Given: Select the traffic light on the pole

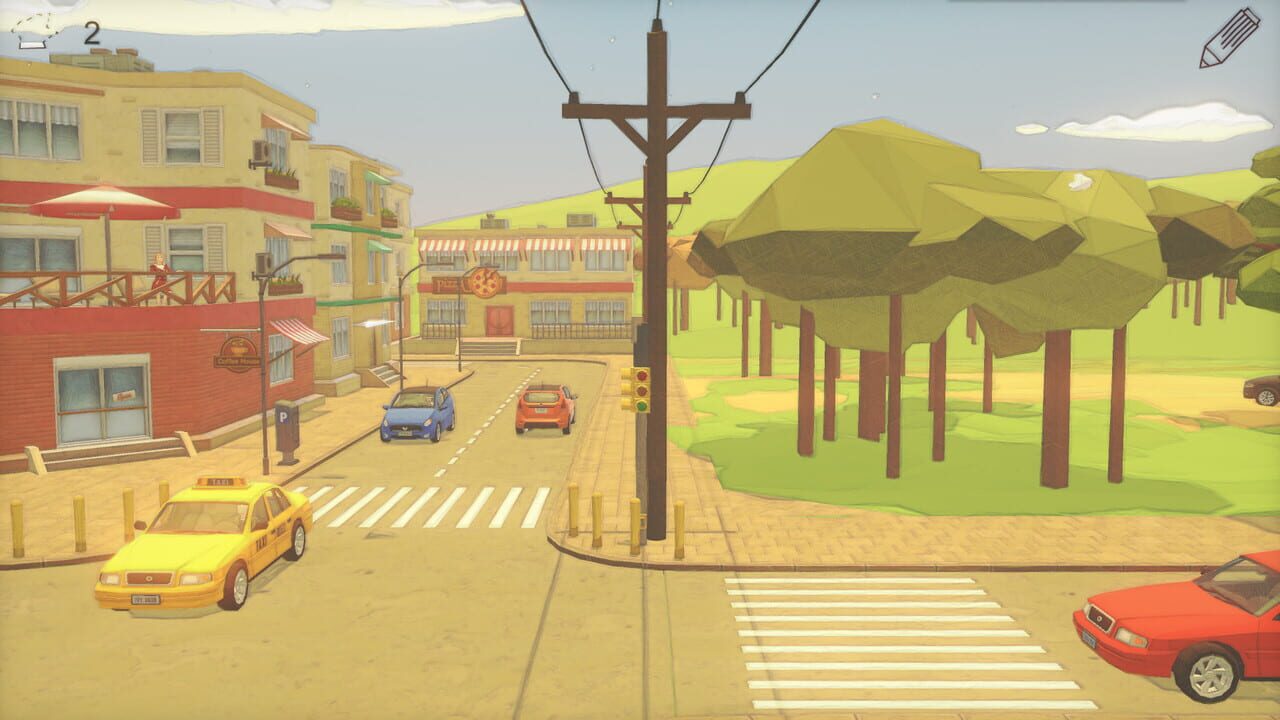Looking at the screenshot, I should click(x=643, y=390).
